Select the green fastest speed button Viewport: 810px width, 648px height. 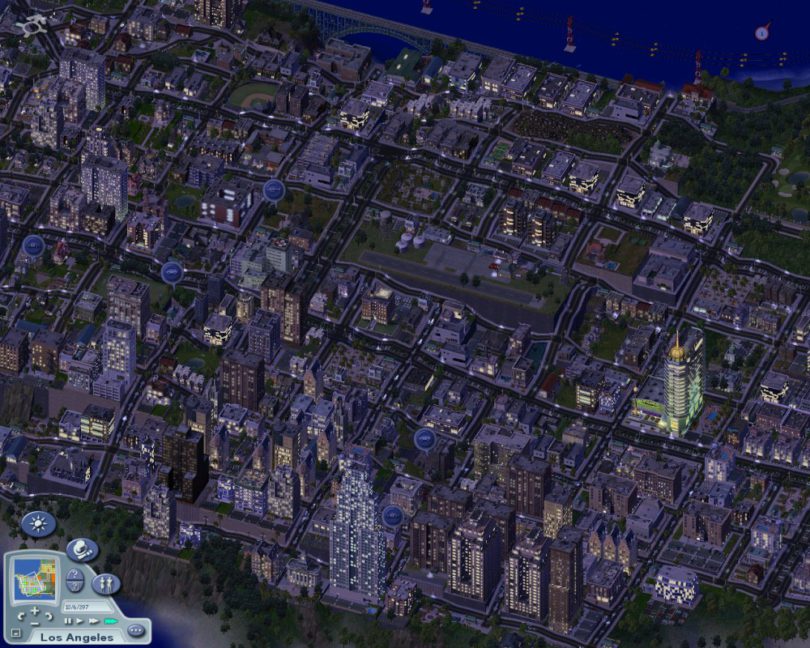tap(109, 621)
